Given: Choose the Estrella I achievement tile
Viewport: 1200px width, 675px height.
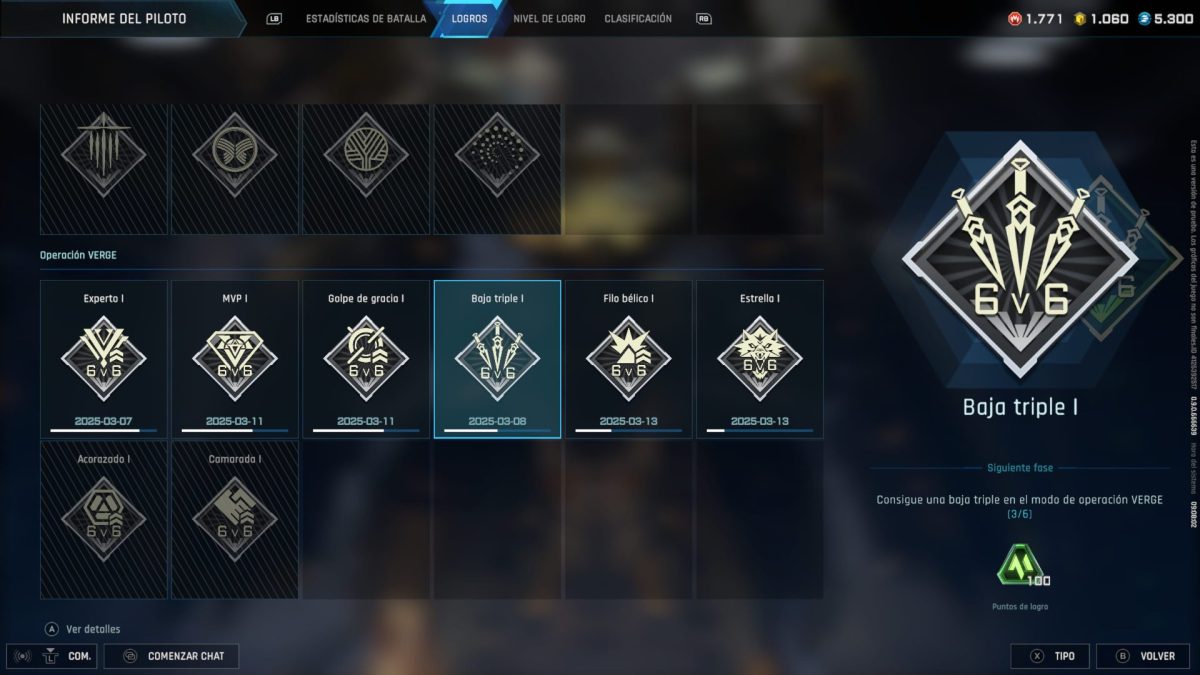Looking at the screenshot, I should click(x=760, y=359).
